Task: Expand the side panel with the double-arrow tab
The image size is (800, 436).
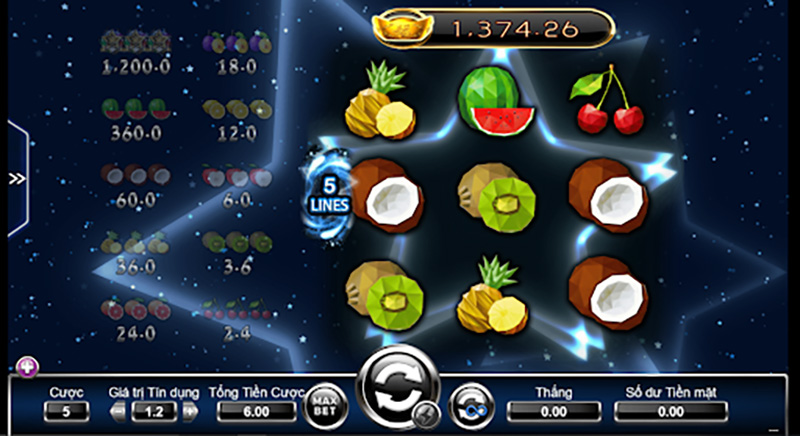Action: tap(16, 179)
